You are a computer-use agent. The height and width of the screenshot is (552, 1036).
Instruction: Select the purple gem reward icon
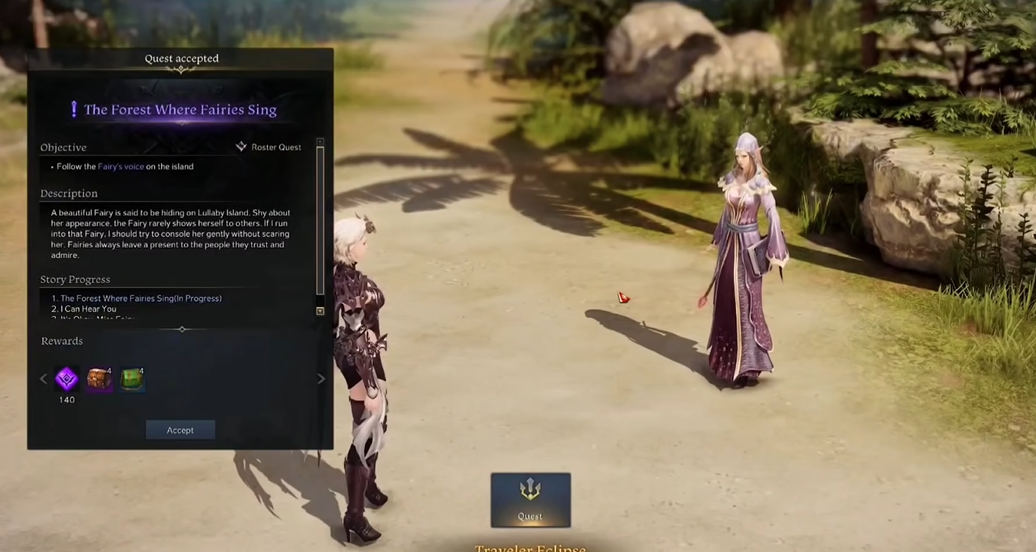pos(67,379)
